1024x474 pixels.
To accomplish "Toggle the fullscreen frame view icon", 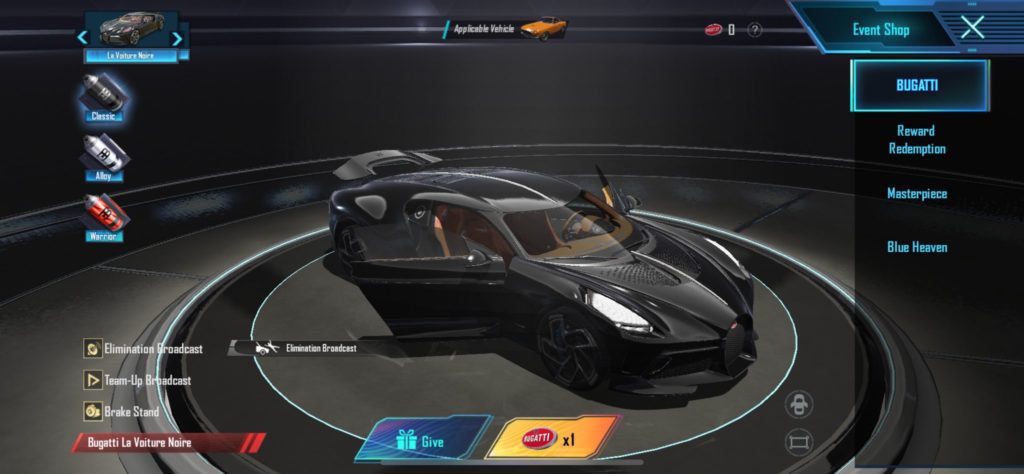I will tap(799, 440).
